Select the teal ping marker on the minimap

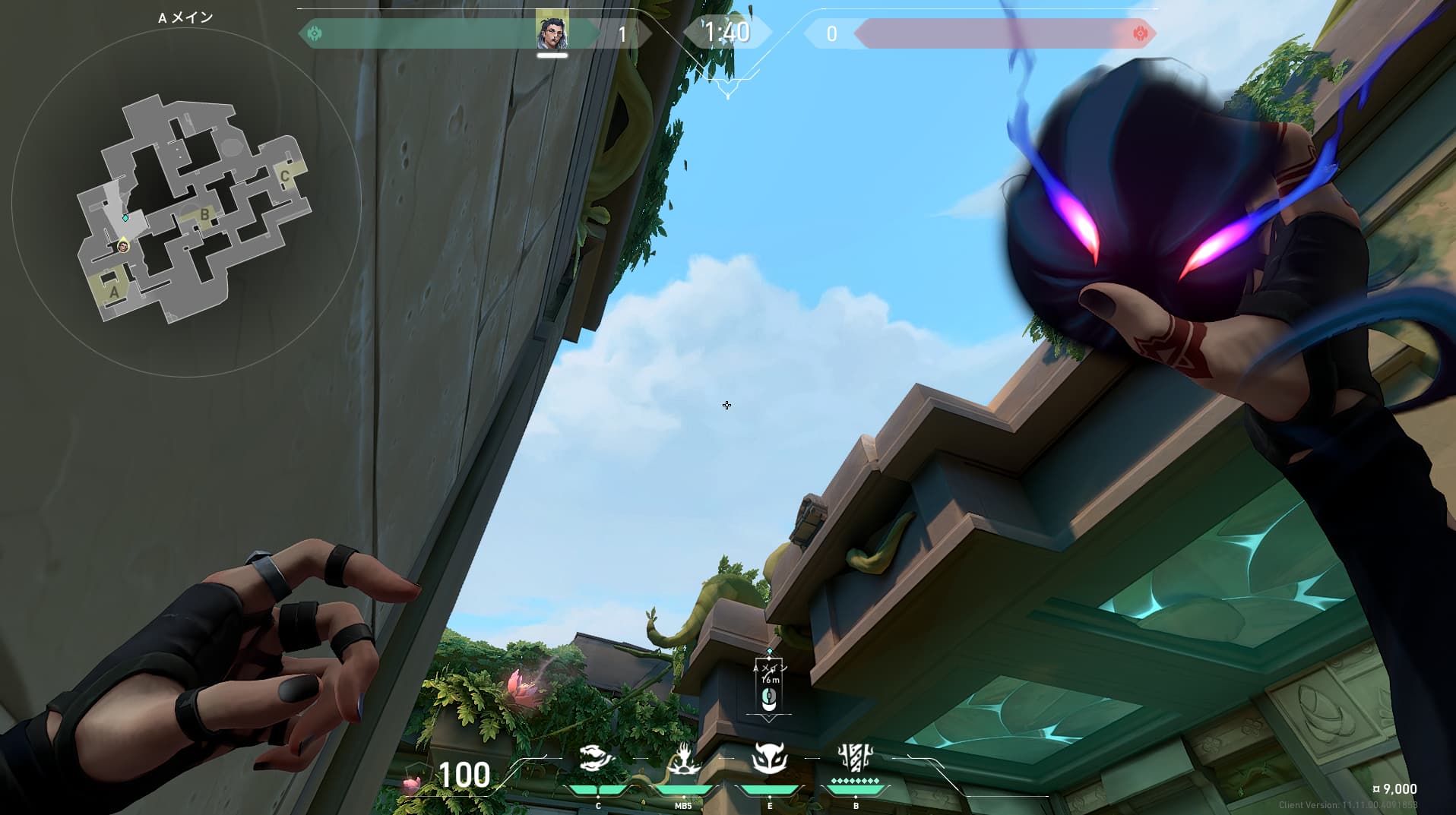125,218
